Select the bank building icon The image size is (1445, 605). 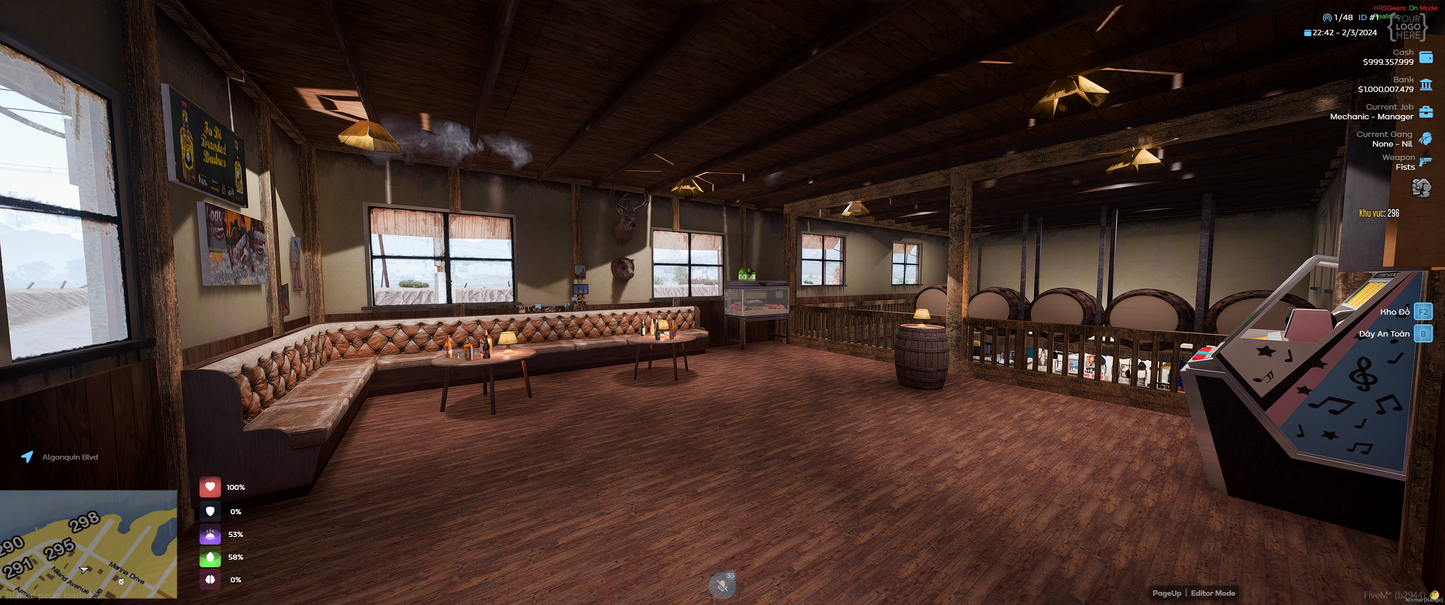[x=1425, y=84]
